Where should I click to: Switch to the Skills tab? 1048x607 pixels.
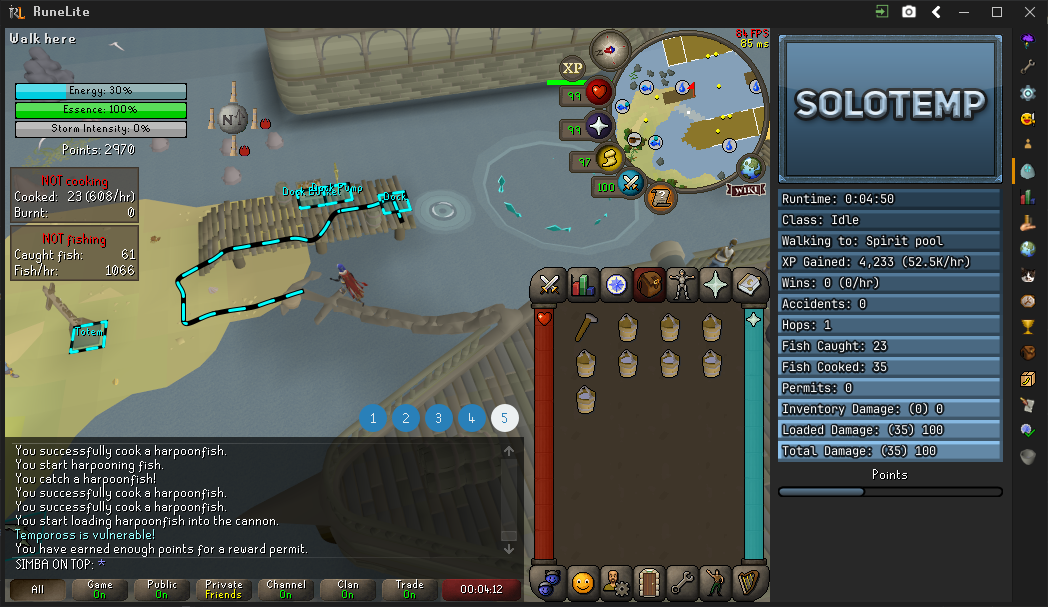[x=582, y=285]
